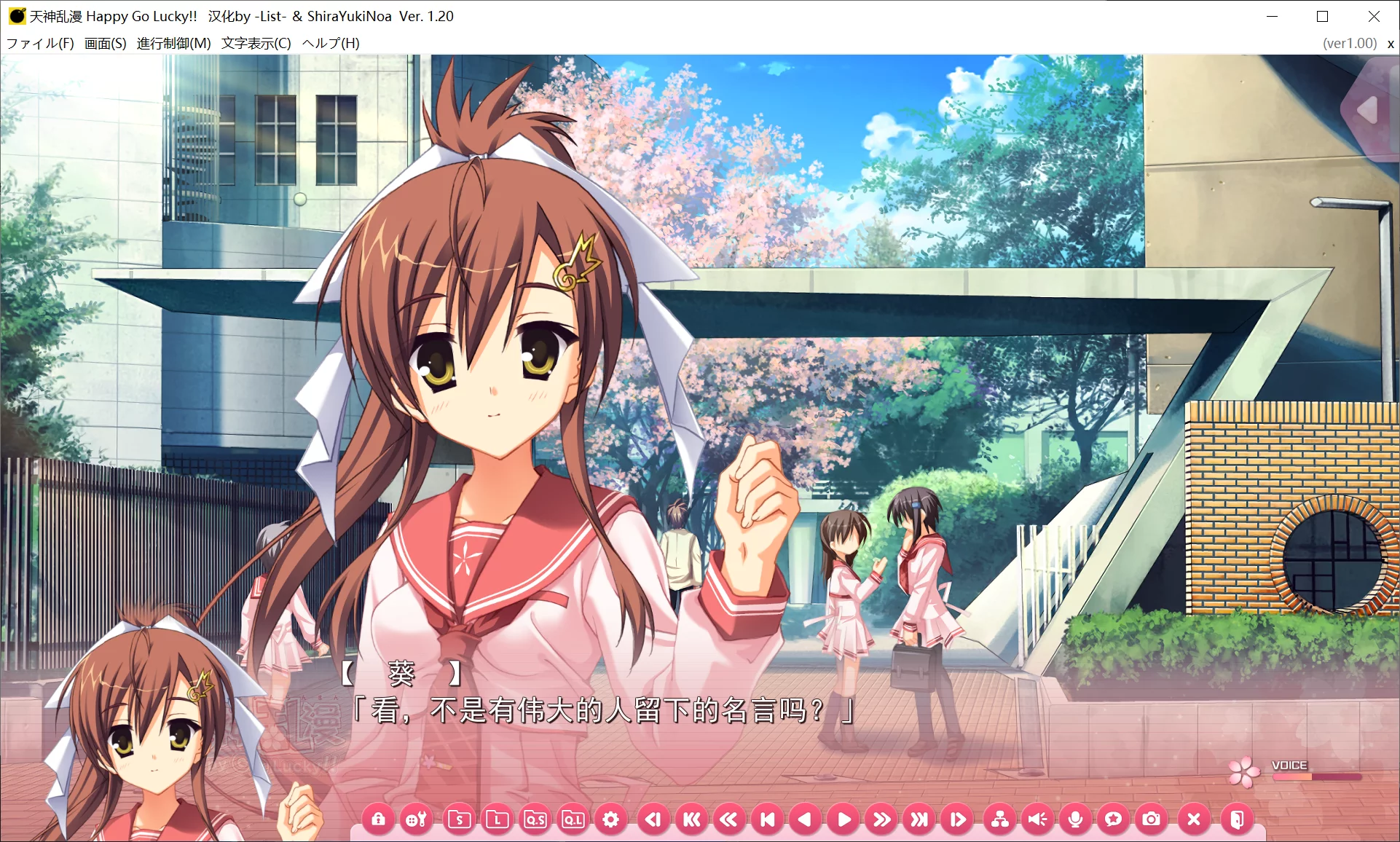Toggle the padlock icon on the toolbar
Image resolution: width=1400 pixels, height=842 pixels.
pyautogui.click(x=379, y=819)
